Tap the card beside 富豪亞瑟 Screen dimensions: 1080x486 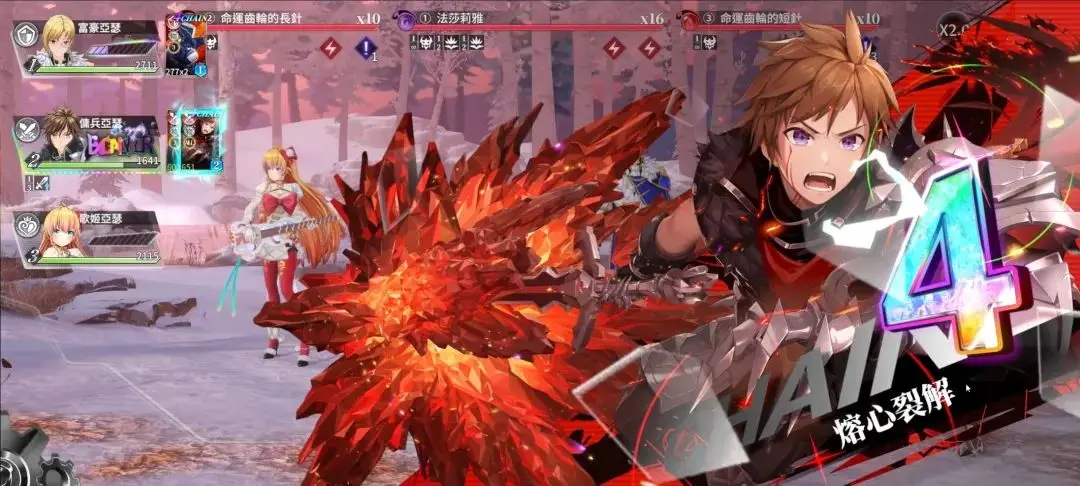[x=186, y=46]
